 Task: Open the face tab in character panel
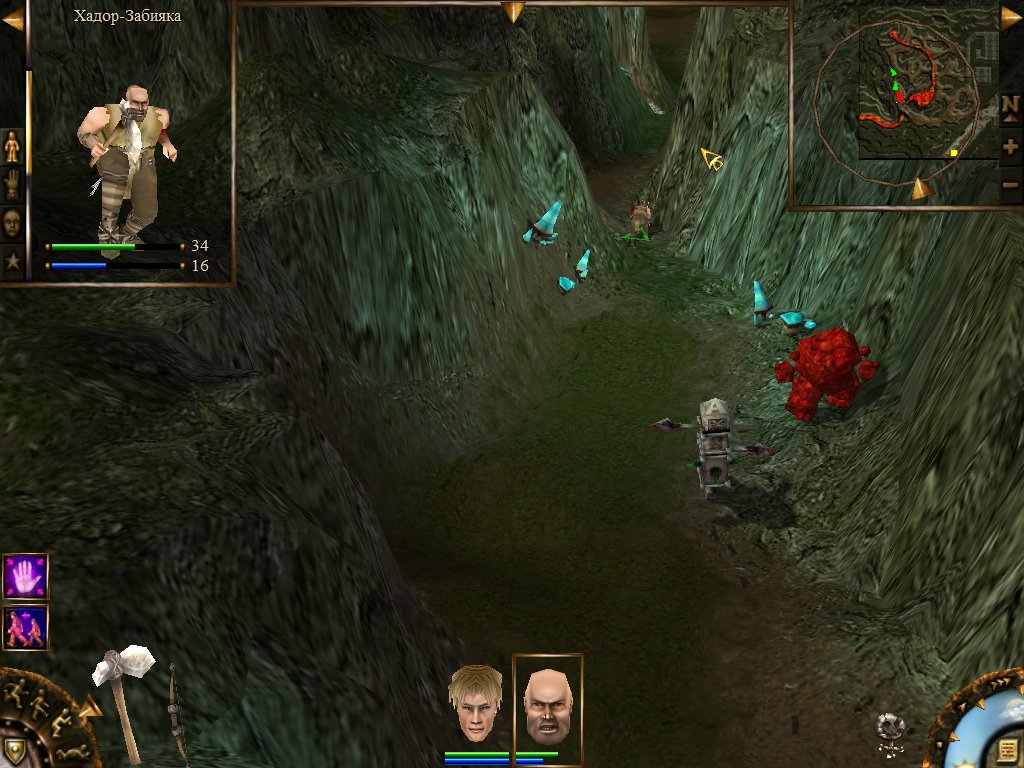pyautogui.click(x=12, y=223)
